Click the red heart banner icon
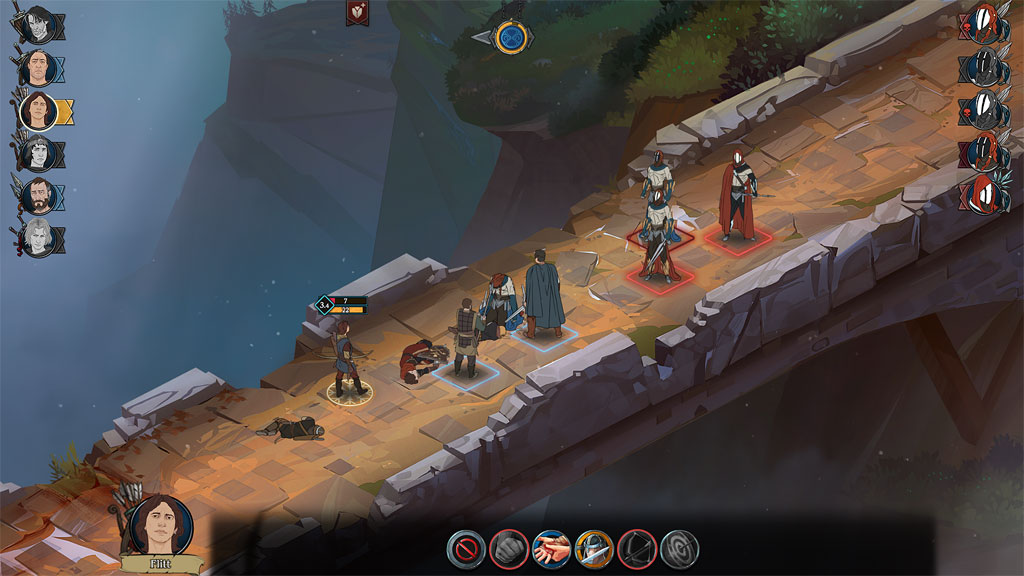This screenshot has width=1024, height=576. point(356,12)
